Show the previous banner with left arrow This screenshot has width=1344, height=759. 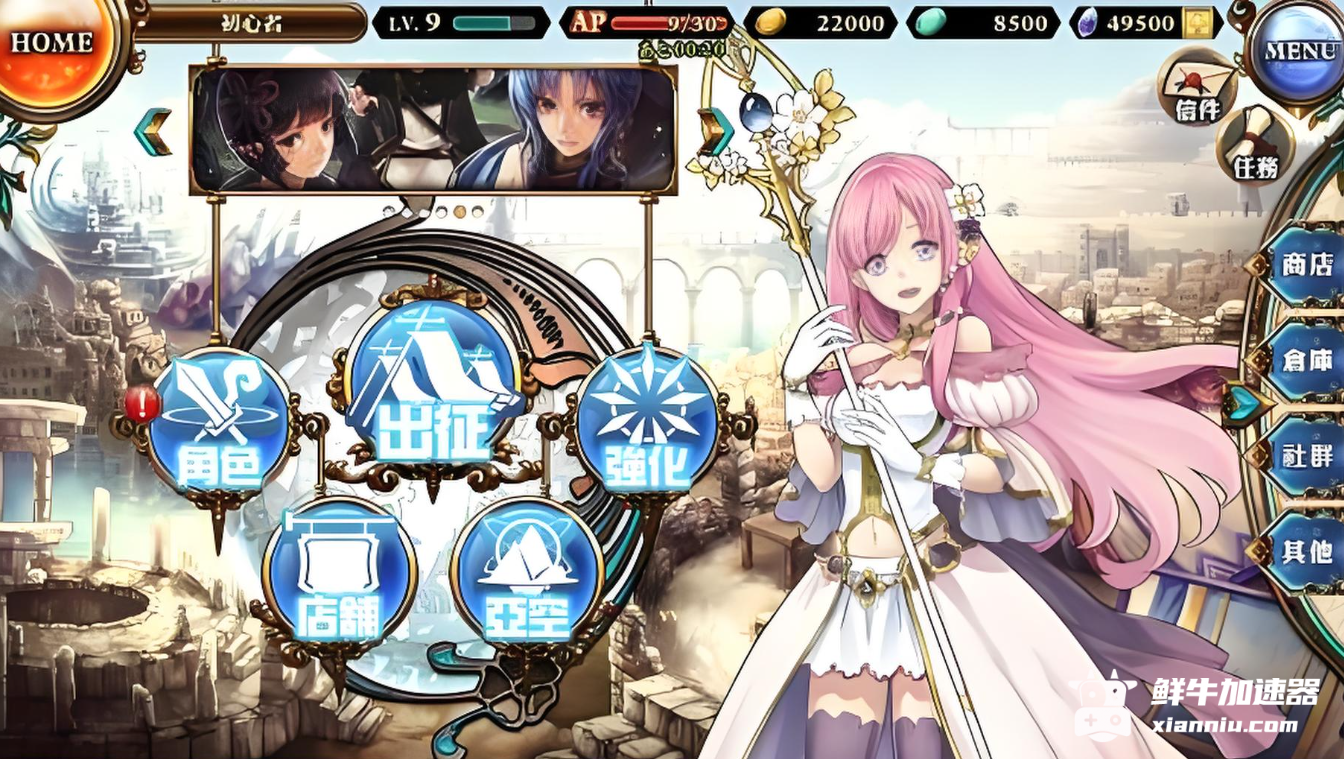tap(154, 132)
